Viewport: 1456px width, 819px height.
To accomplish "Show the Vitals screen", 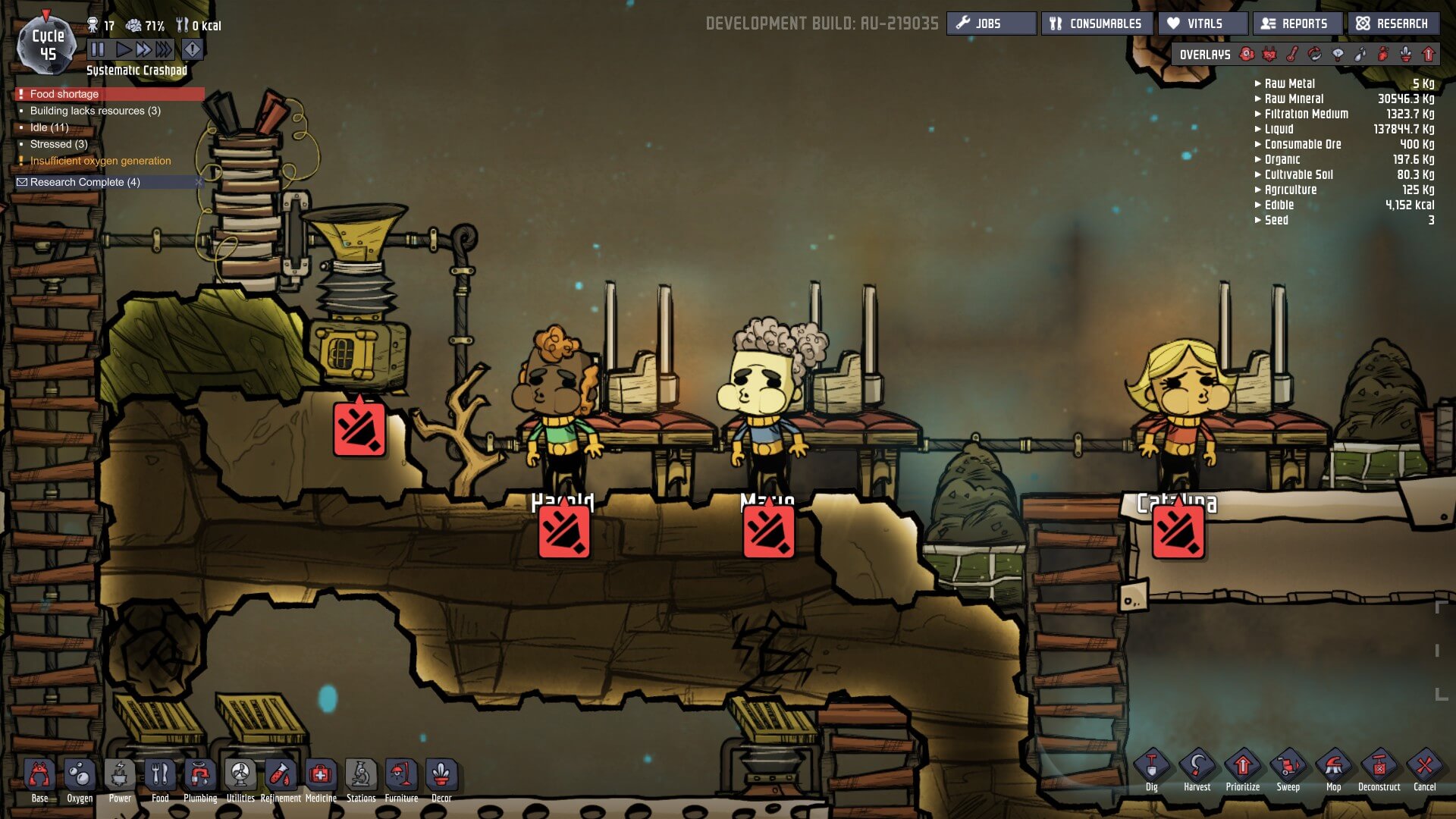I will click(x=1203, y=24).
